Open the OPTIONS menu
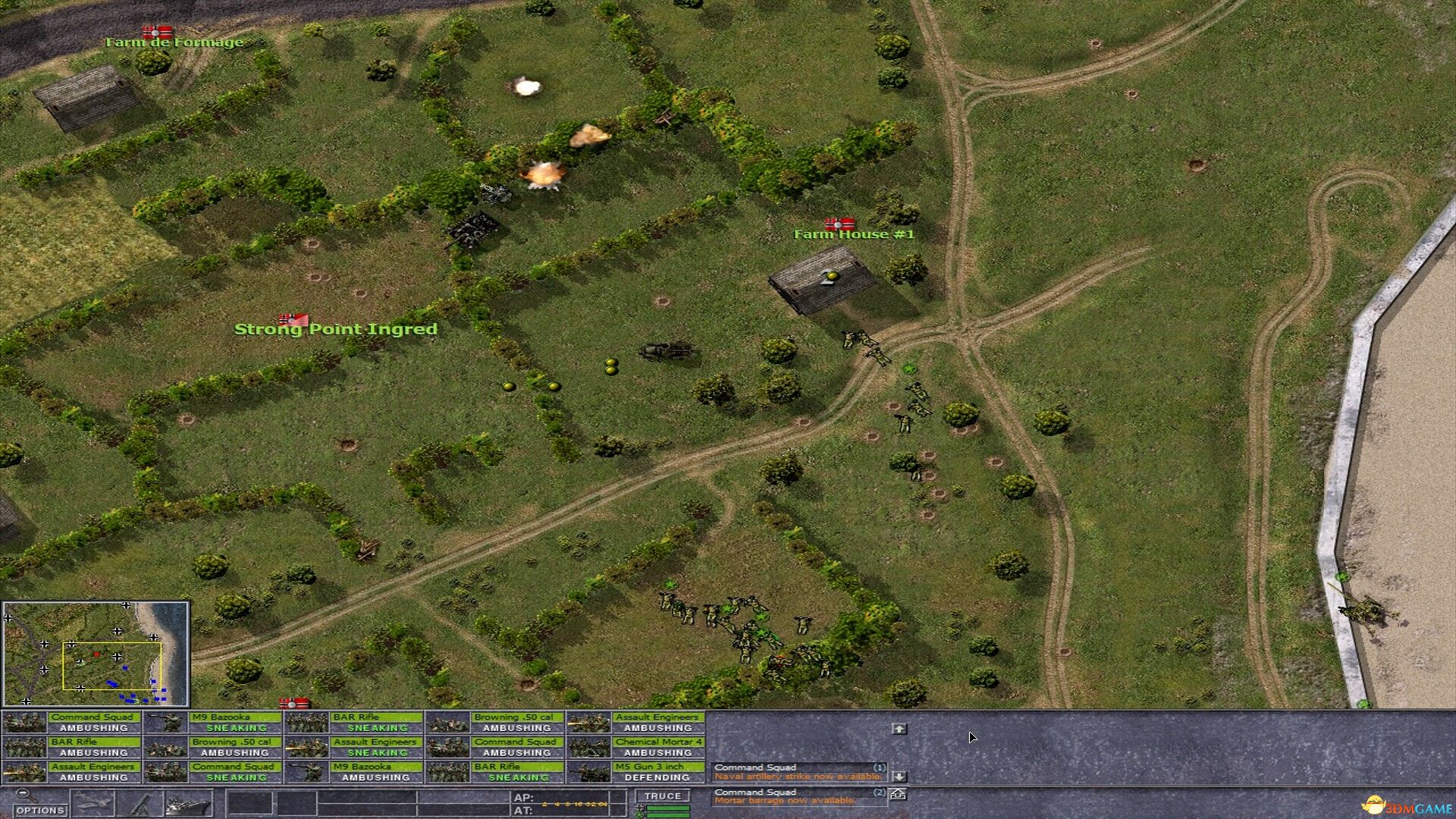1456x819 pixels. click(40, 808)
